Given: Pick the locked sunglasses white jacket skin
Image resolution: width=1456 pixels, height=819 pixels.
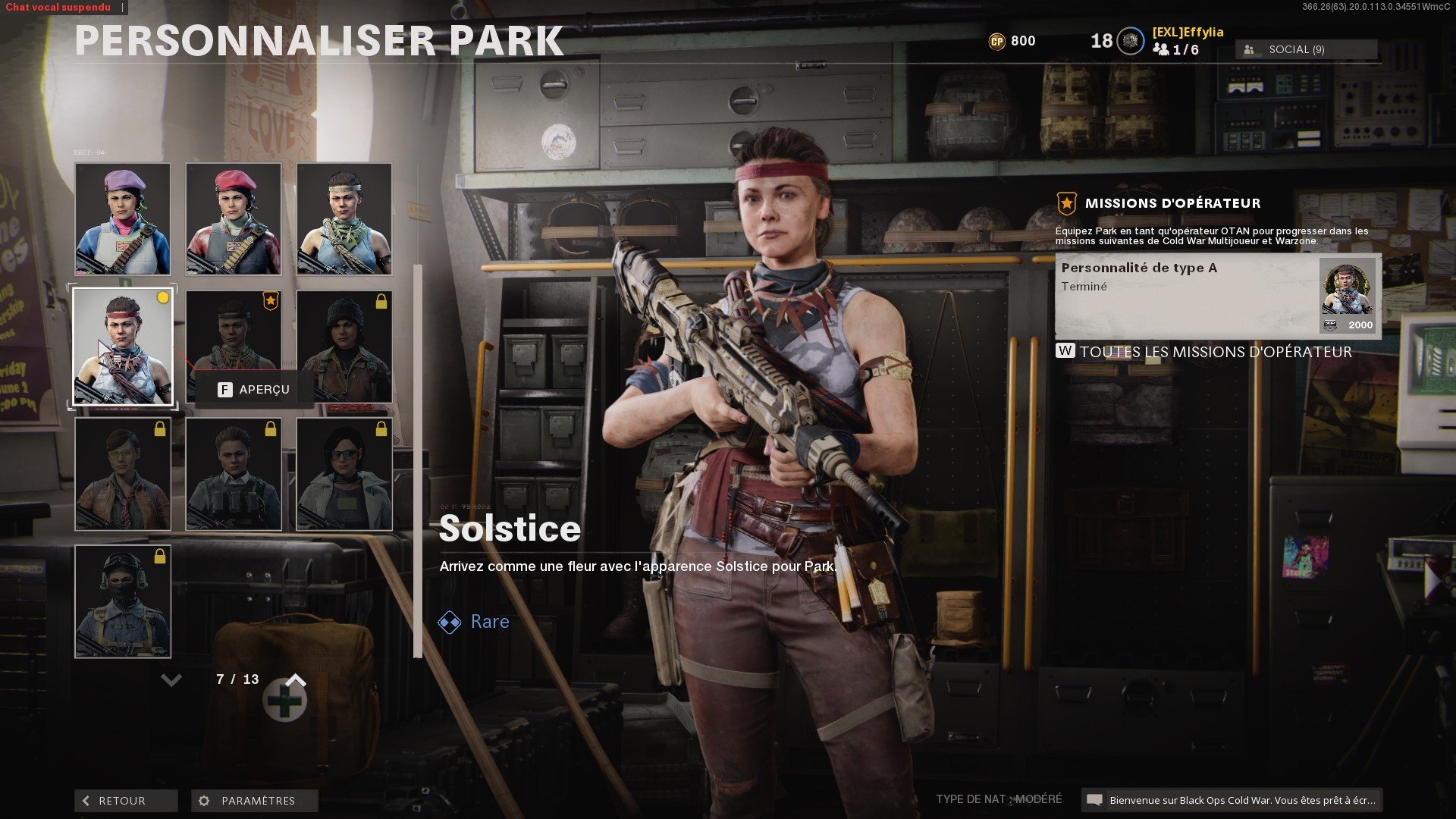Looking at the screenshot, I should pos(344,474).
